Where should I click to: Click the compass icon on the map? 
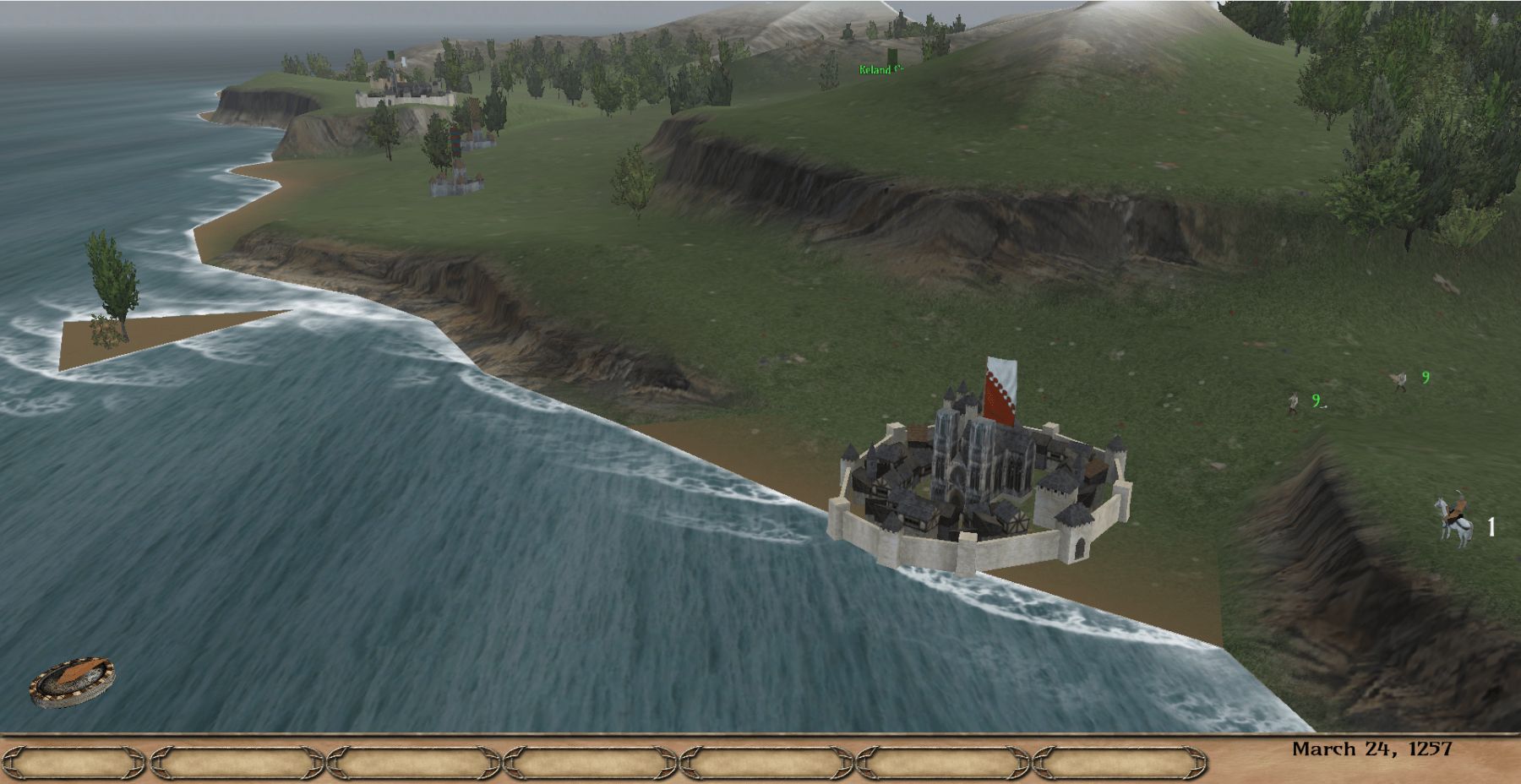[72, 682]
